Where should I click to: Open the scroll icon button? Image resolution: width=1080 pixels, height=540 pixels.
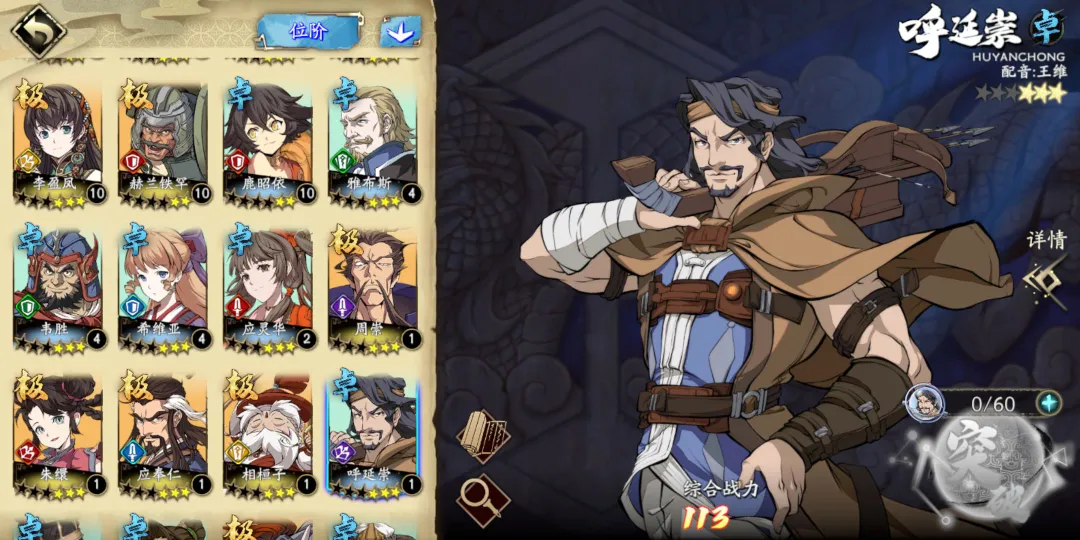(484, 435)
